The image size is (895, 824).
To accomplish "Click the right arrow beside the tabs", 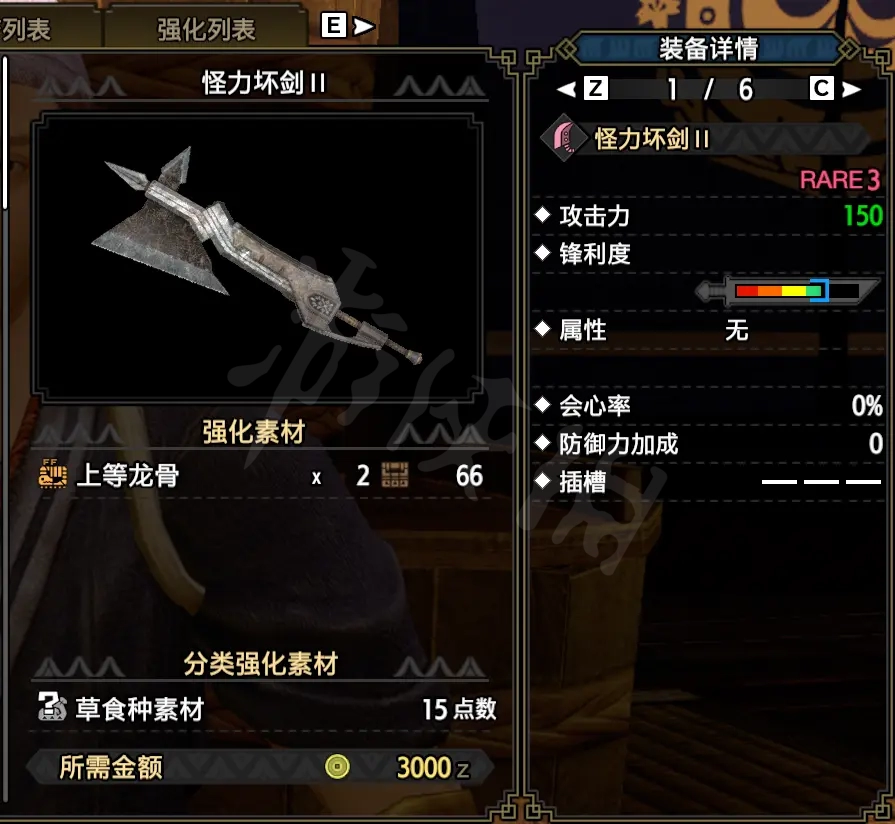I will [x=365, y=27].
